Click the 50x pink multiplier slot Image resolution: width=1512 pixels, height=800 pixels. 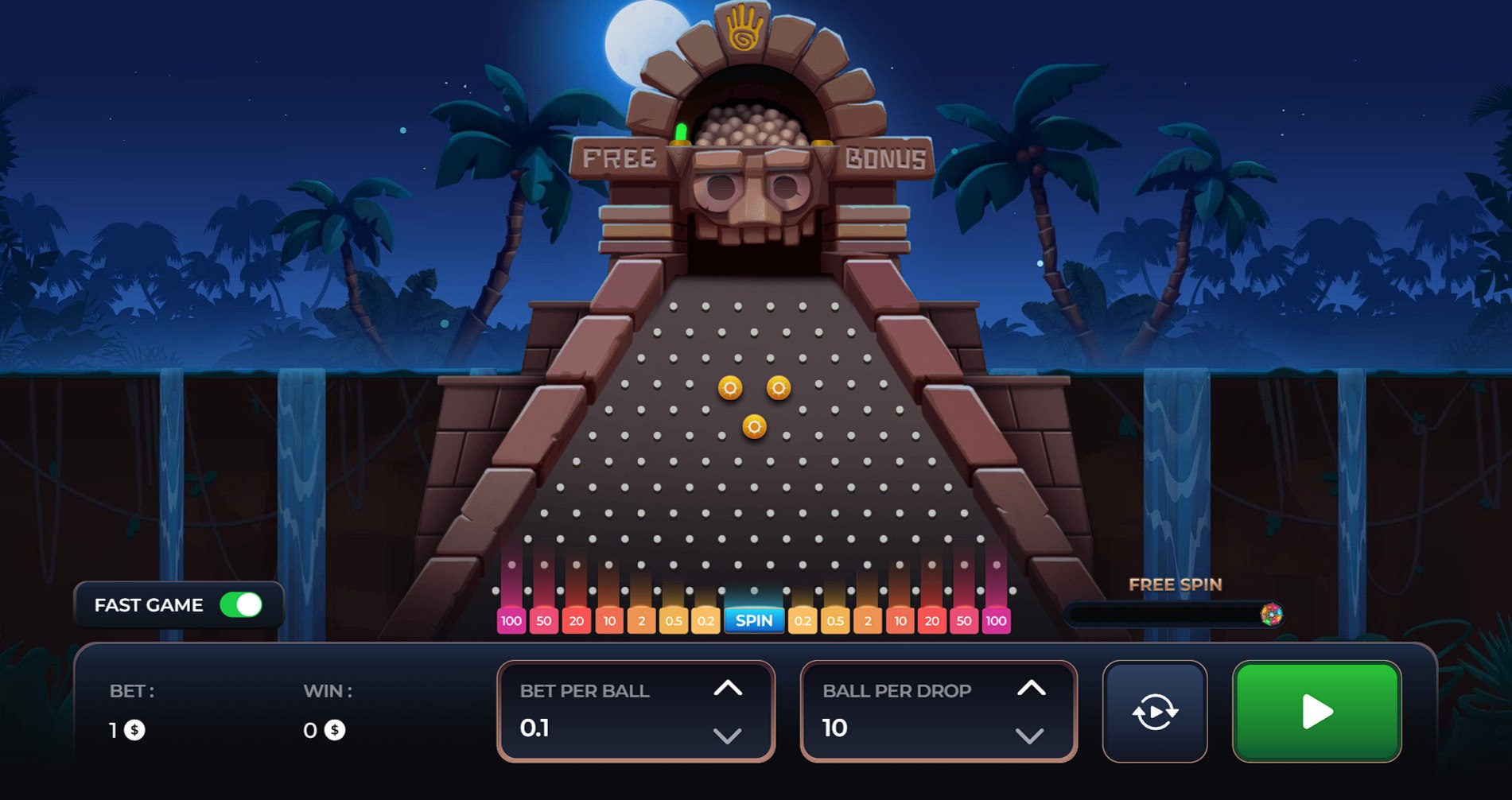tap(545, 620)
